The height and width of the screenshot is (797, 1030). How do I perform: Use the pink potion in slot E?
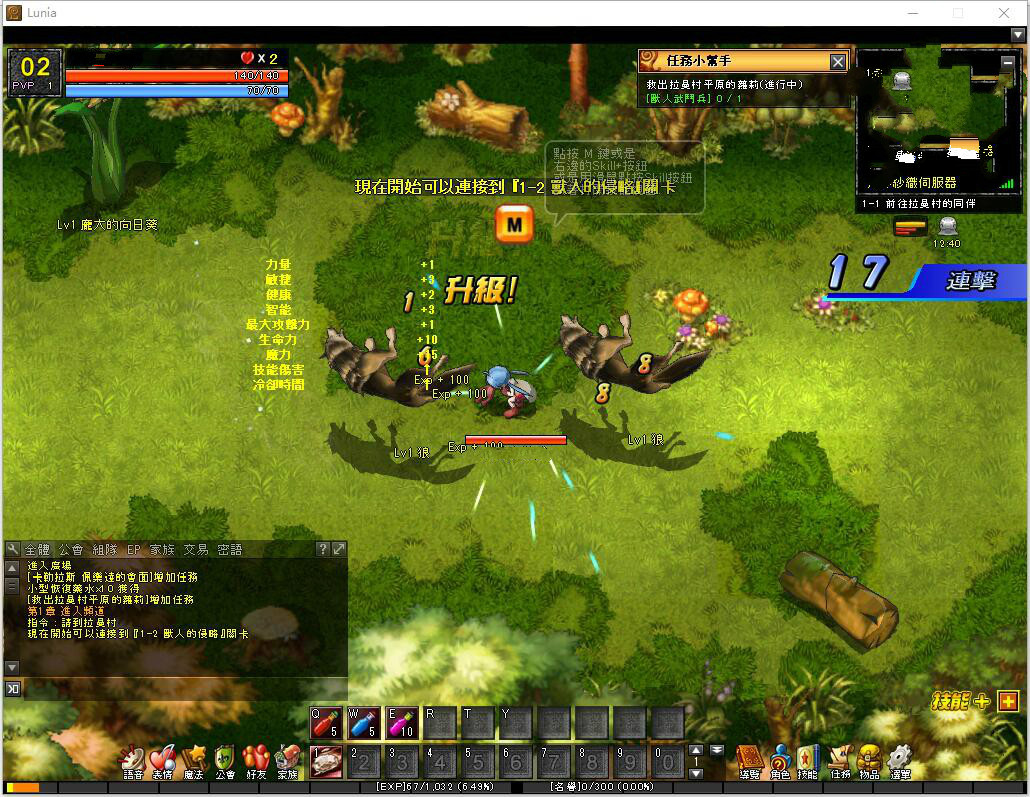[402, 722]
